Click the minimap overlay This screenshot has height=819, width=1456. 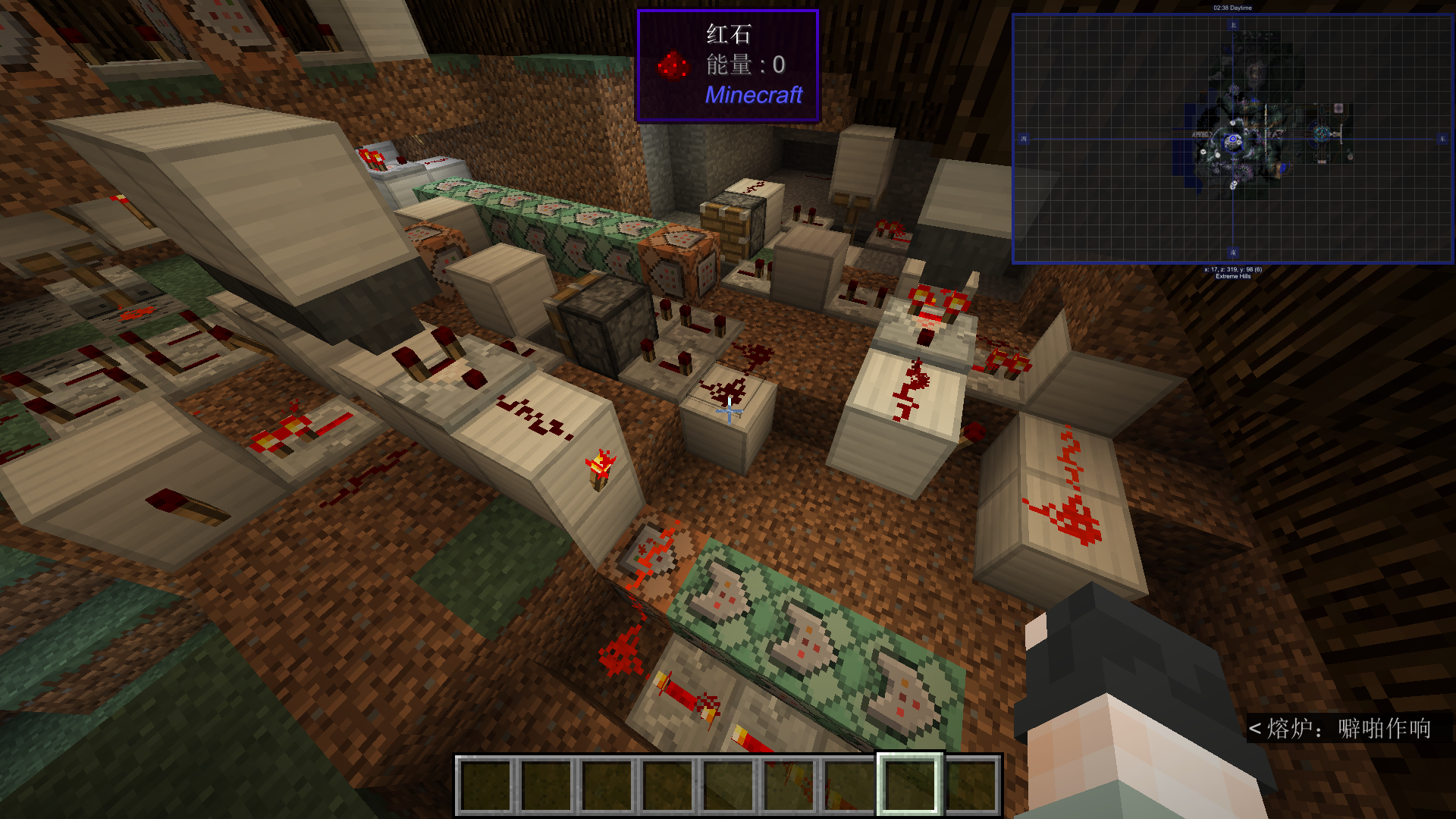coord(1232,140)
